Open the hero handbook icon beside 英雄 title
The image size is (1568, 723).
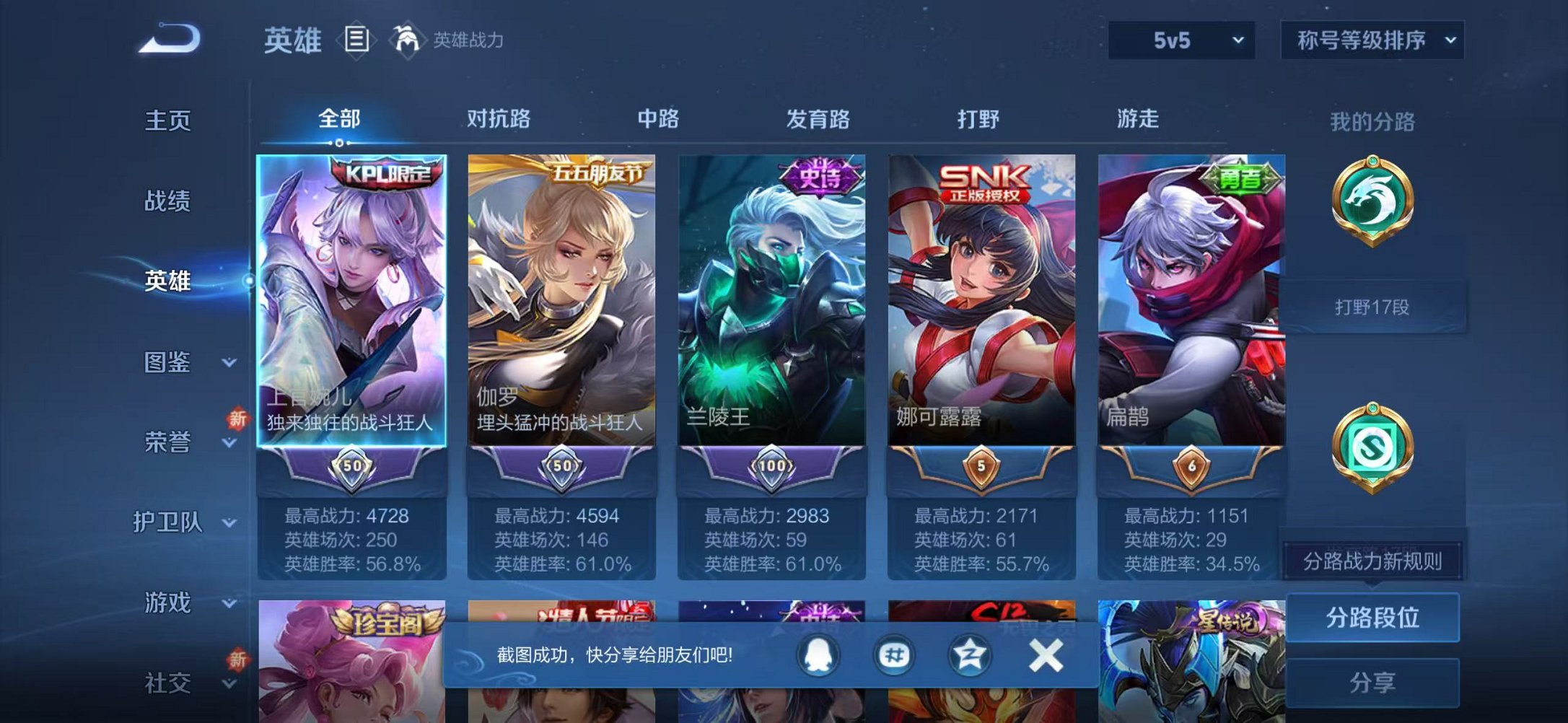click(356, 41)
